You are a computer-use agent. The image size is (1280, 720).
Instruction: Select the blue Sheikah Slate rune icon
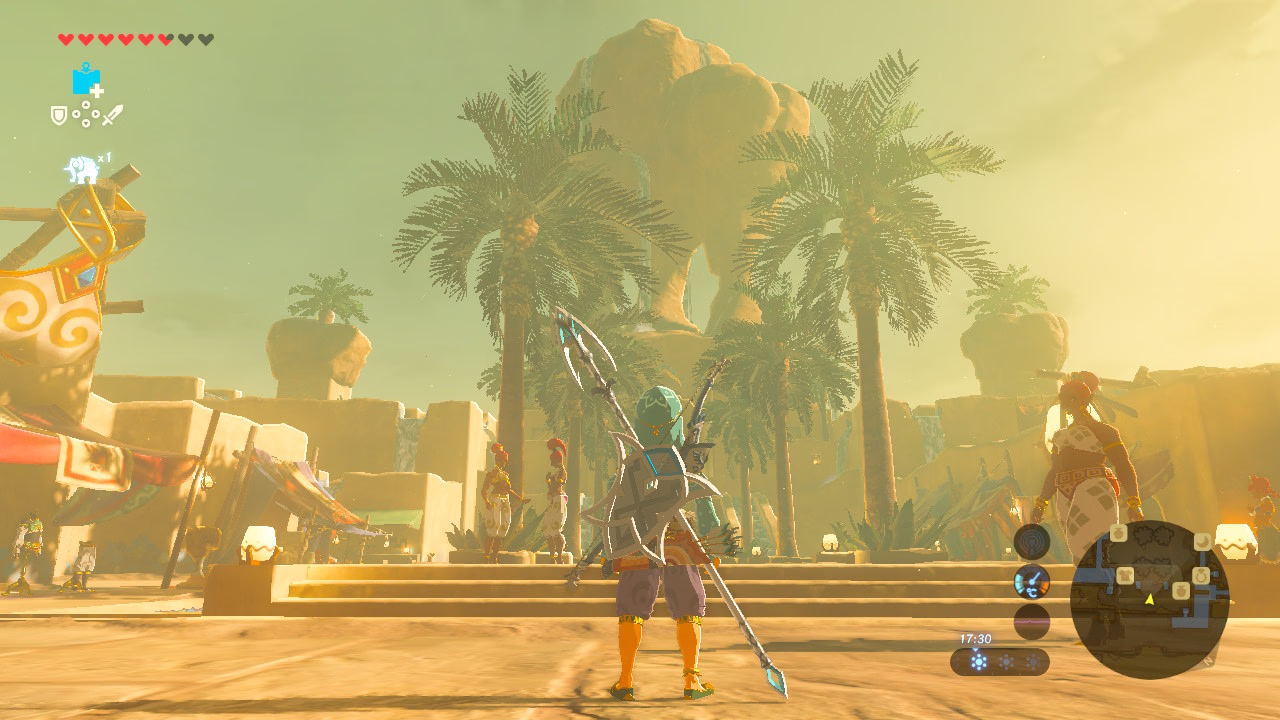(84, 81)
